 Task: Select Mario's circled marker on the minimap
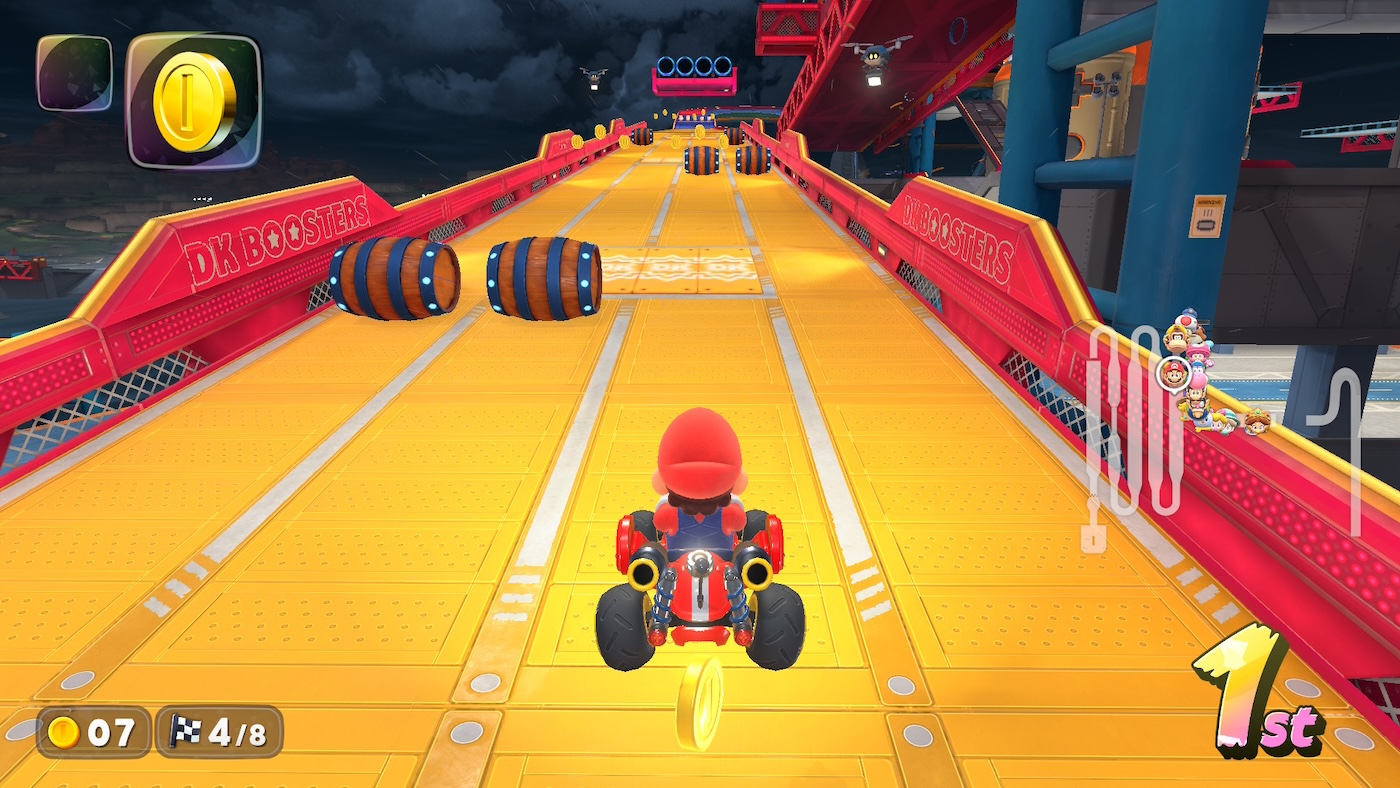pyautogui.click(x=1173, y=374)
